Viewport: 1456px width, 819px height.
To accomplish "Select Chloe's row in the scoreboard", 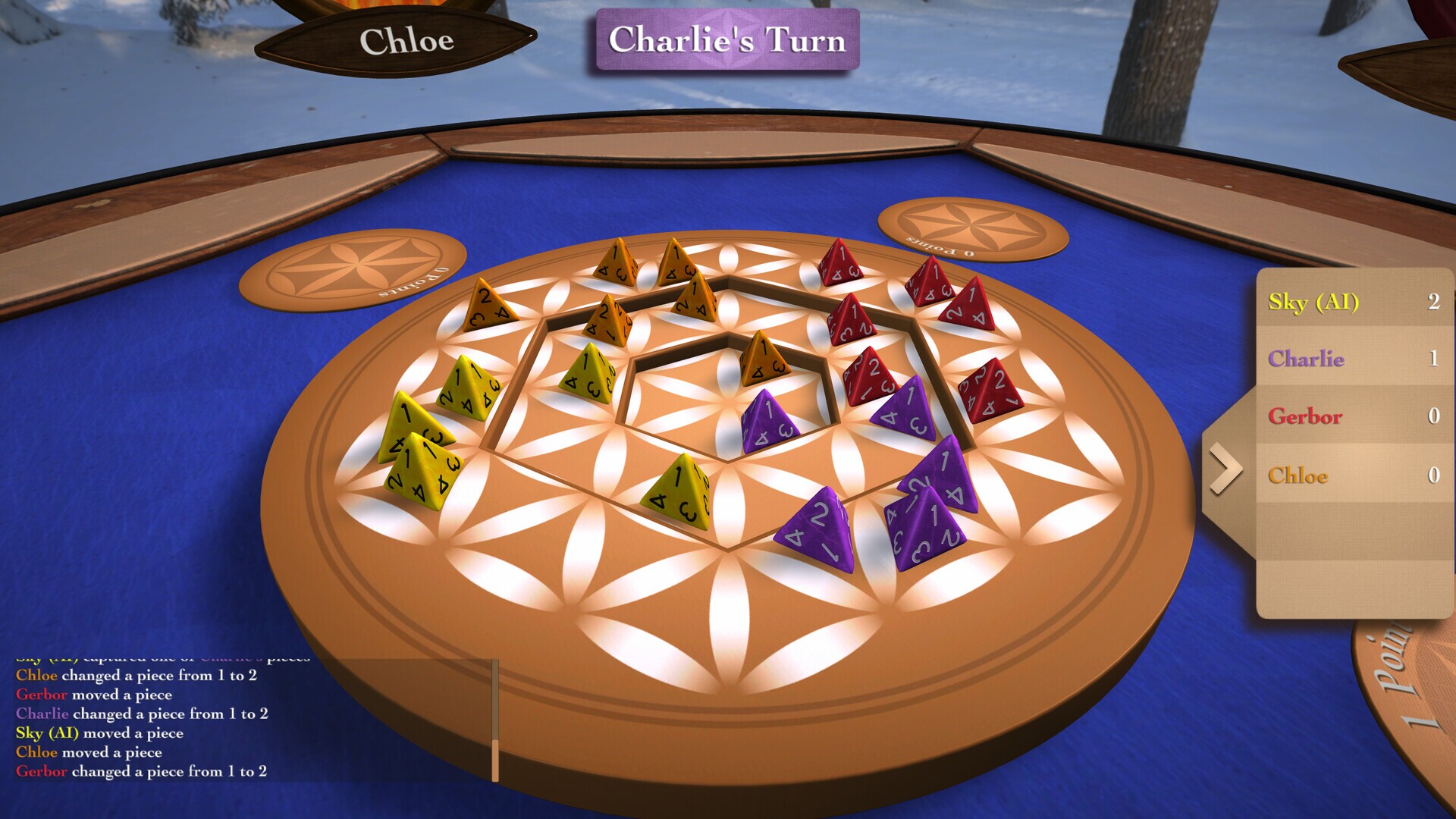I will pyautogui.click(x=1354, y=475).
